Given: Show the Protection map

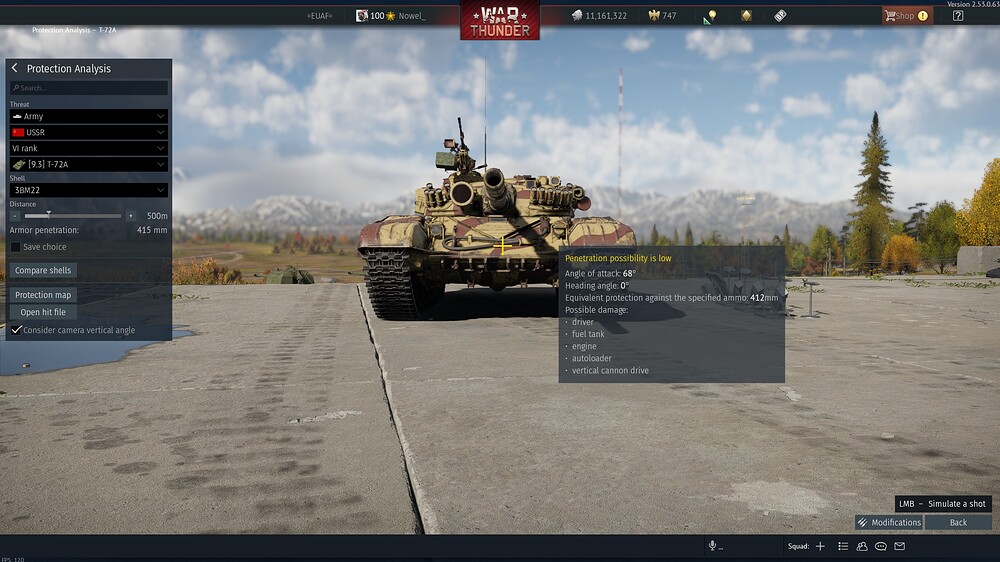Looking at the screenshot, I should pyautogui.click(x=43, y=295).
